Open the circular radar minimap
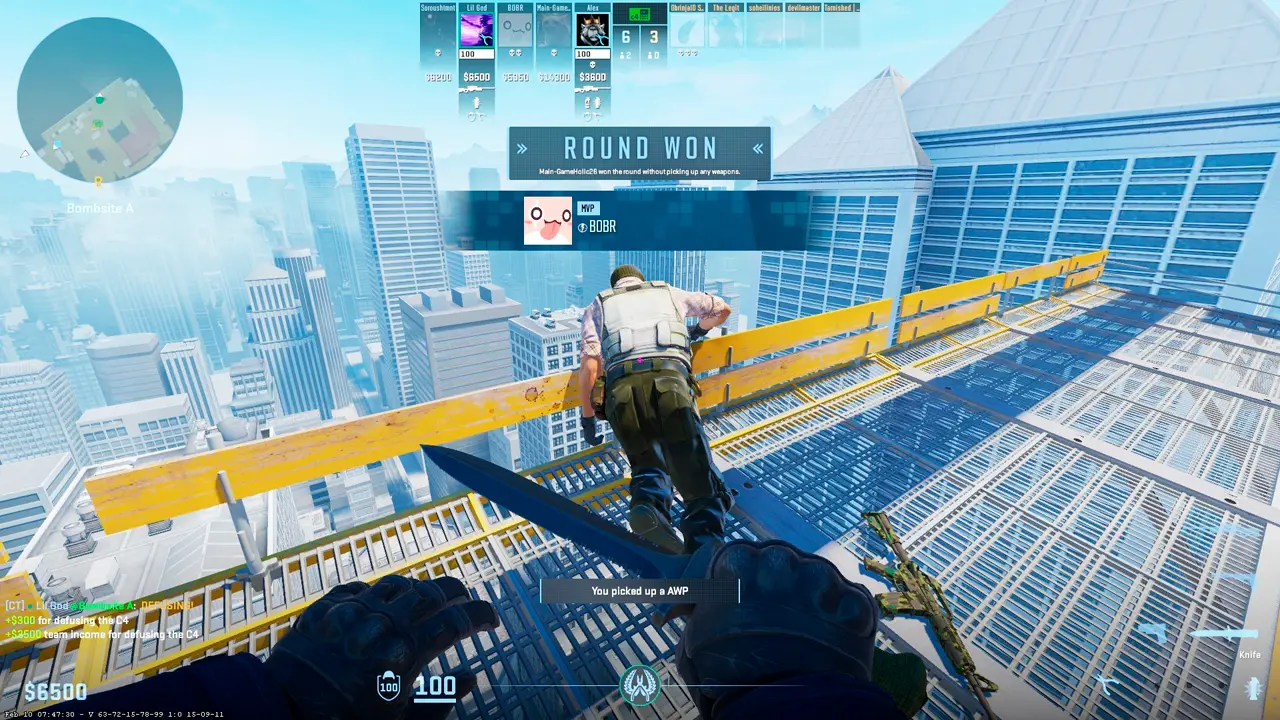The width and height of the screenshot is (1280, 720). 99,100
